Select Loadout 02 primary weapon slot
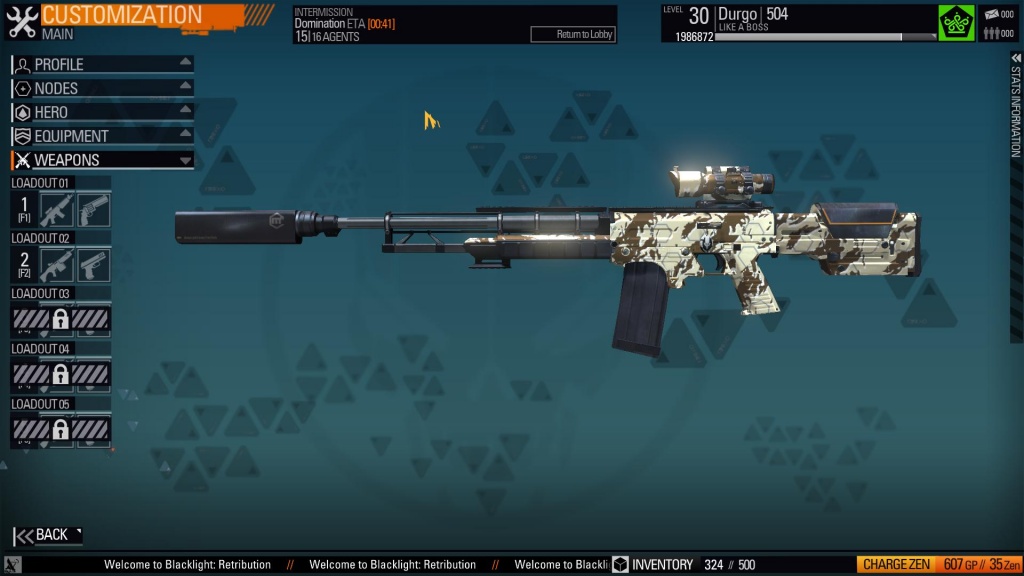This screenshot has height=576, width=1024. click(x=58, y=265)
